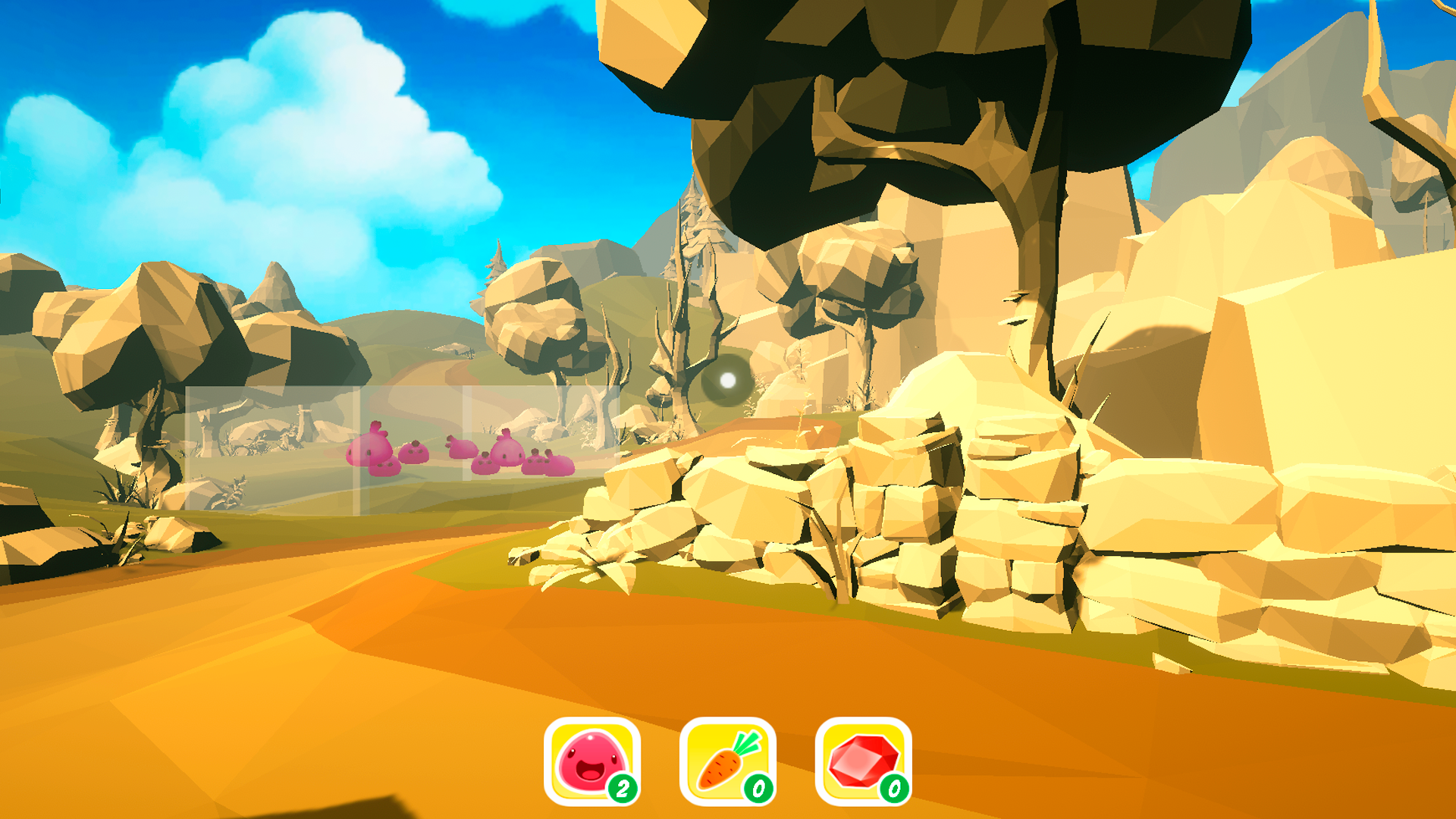Click the small slime lying on the grass
1456x819 pixels.
464,448
